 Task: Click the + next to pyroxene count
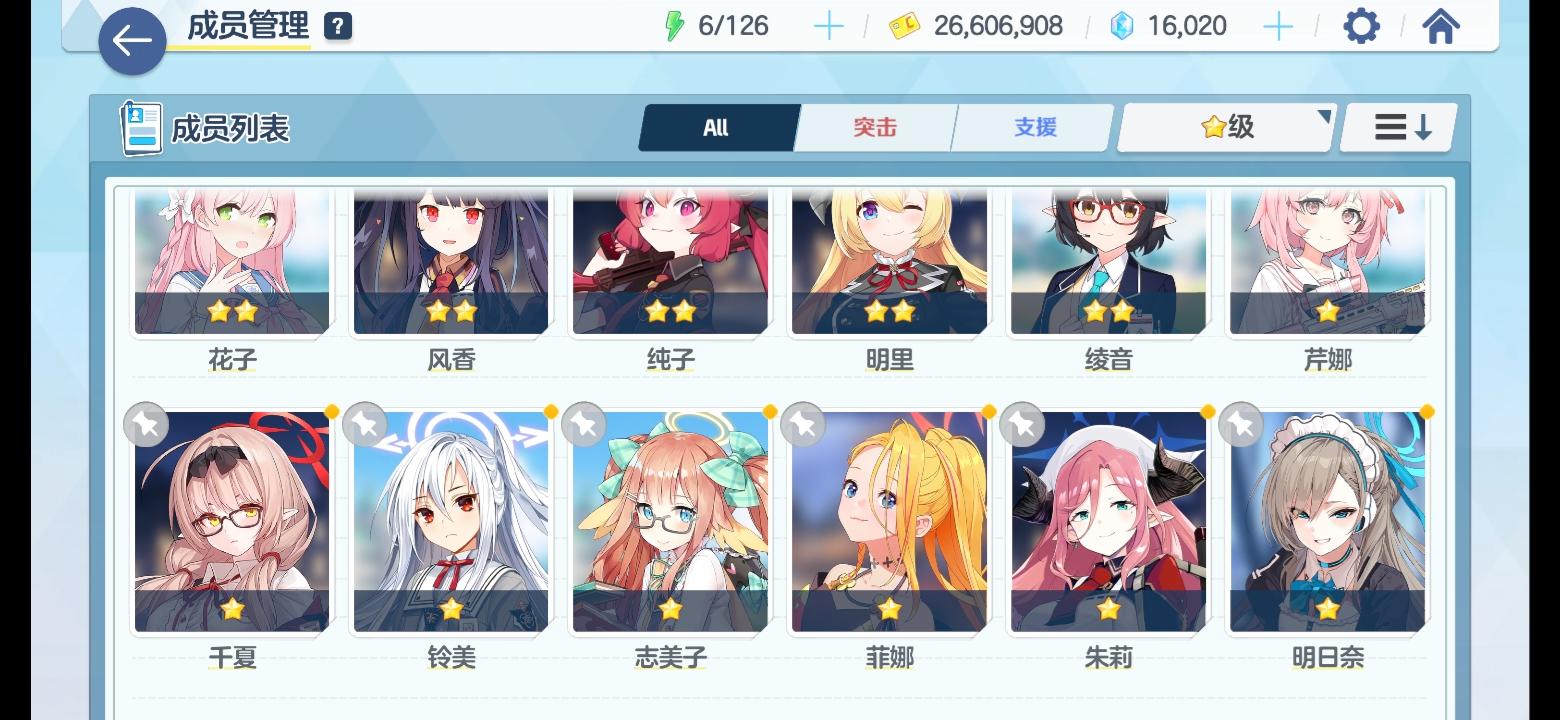pyautogui.click(x=1277, y=26)
